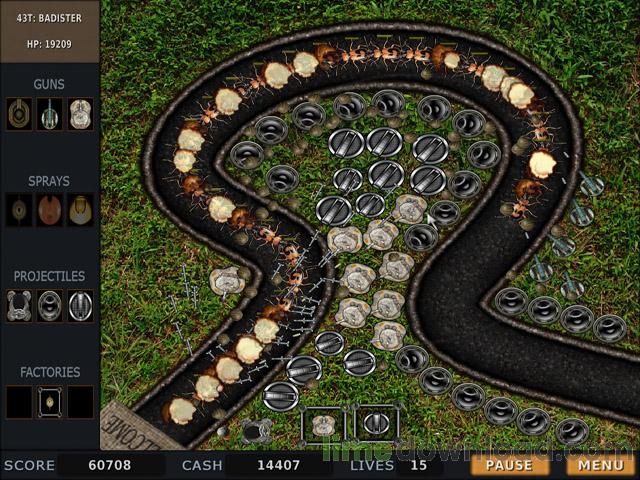Choose the middle spray tower icon
Viewport: 640px width, 480px height.
(50, 209)
